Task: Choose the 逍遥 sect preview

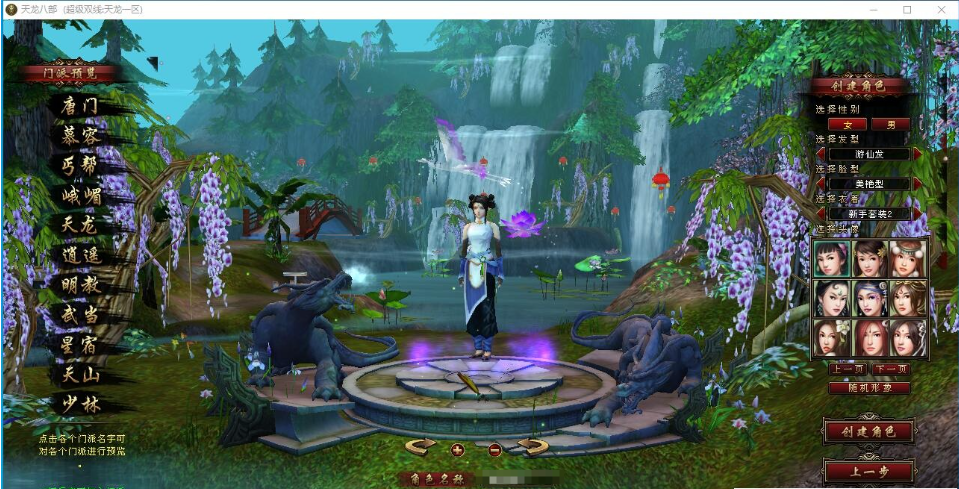Action: [78, 255]
